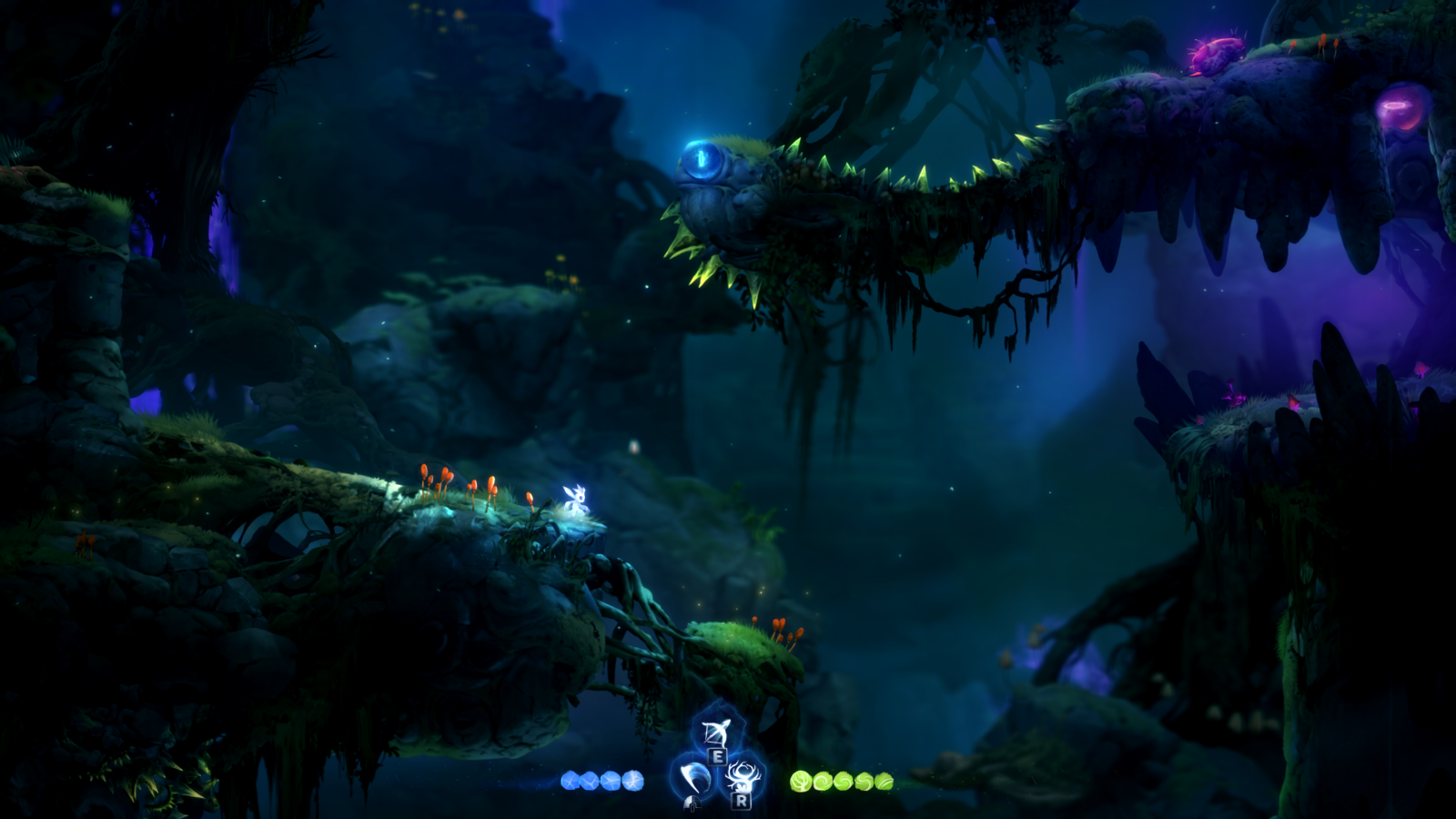Click the glowing blue eye on the spiky creature
Screen dimensions: 1456x819
pos(701,162)
